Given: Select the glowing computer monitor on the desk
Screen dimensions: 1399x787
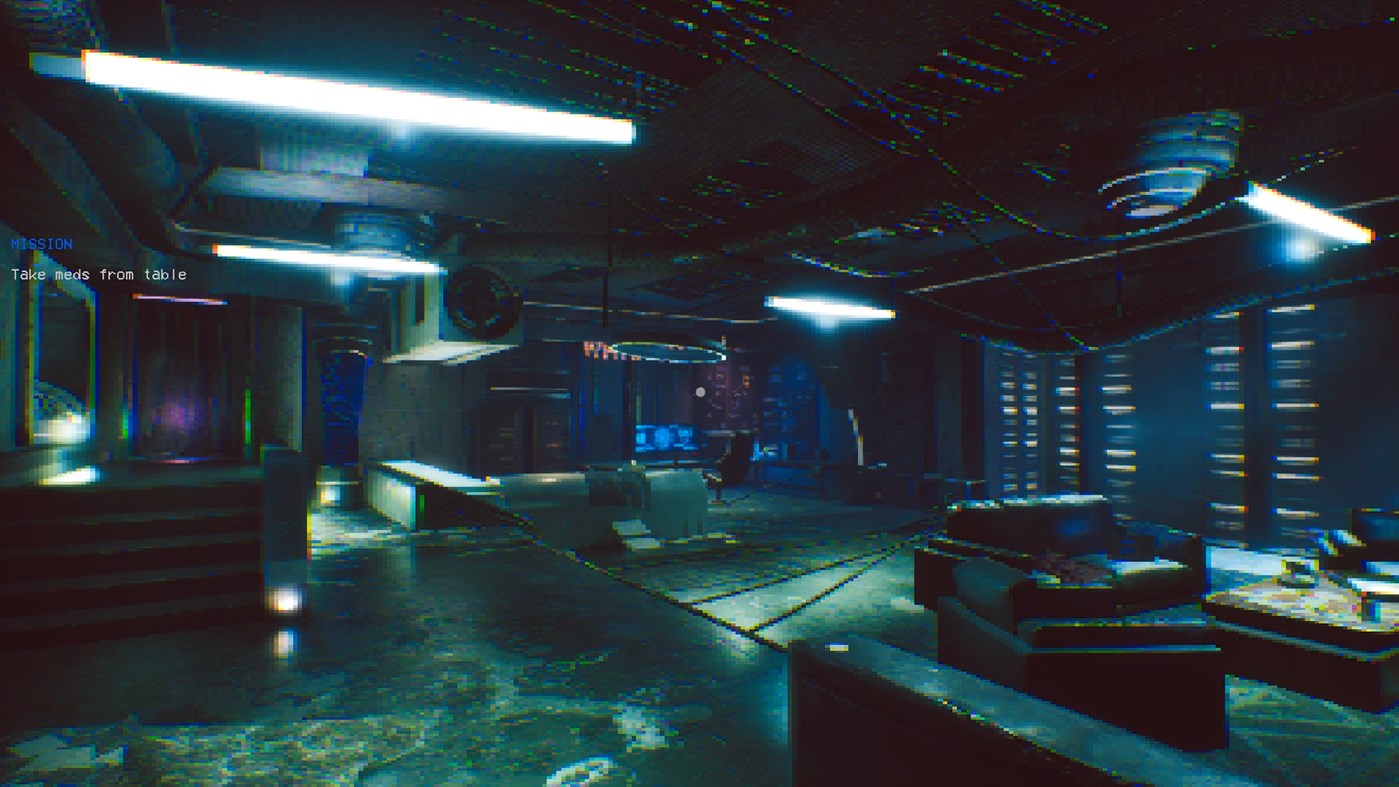Looking at the screenshot, I should [665, 440].
